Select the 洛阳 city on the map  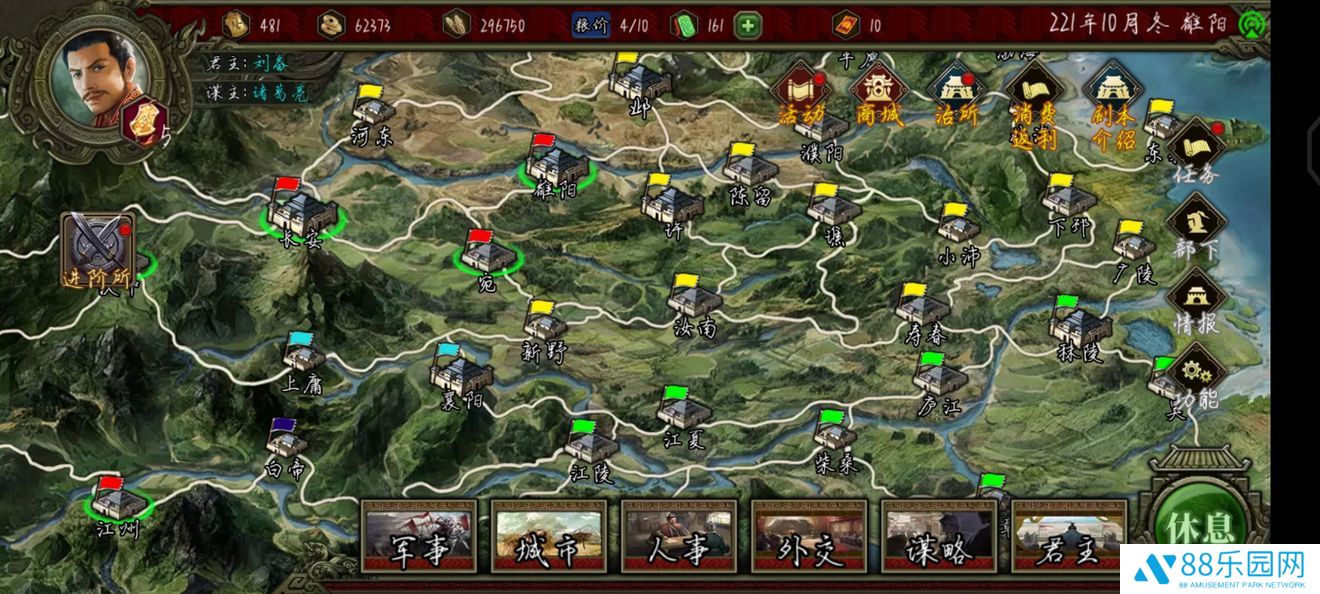556,168
